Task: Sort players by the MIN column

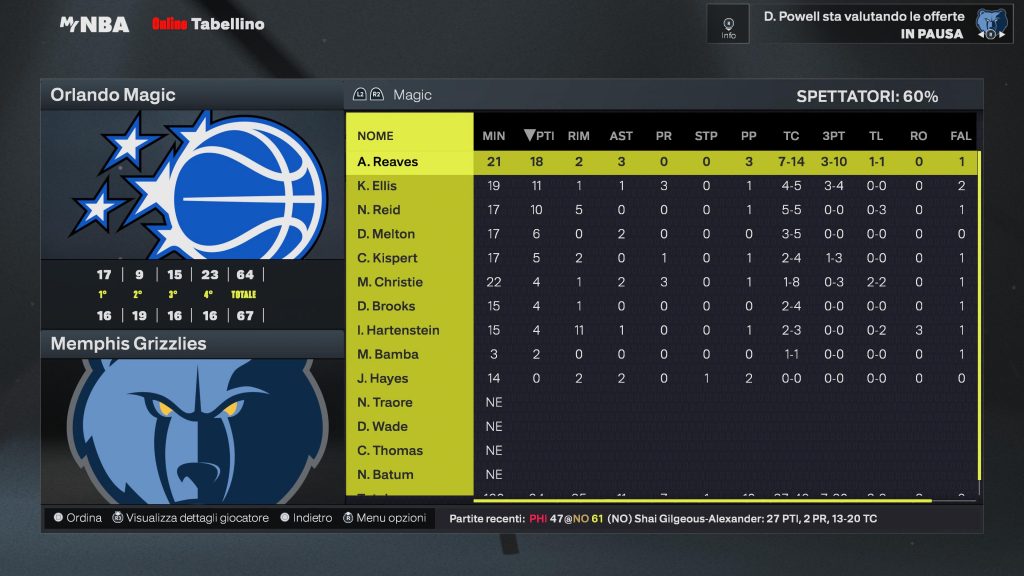Action: click(x=494, y=136)
